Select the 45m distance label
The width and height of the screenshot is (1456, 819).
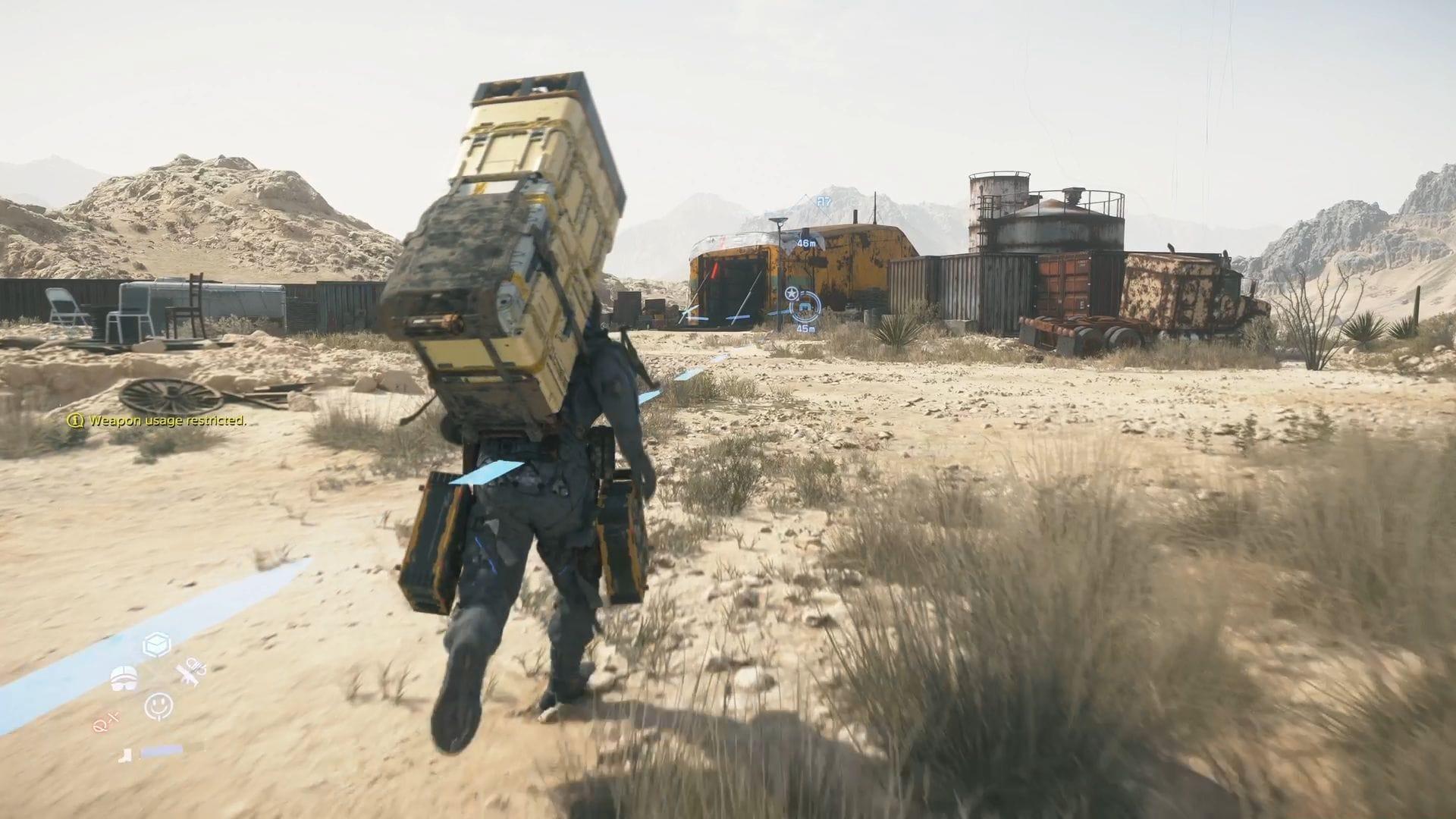tap(805, 329)
